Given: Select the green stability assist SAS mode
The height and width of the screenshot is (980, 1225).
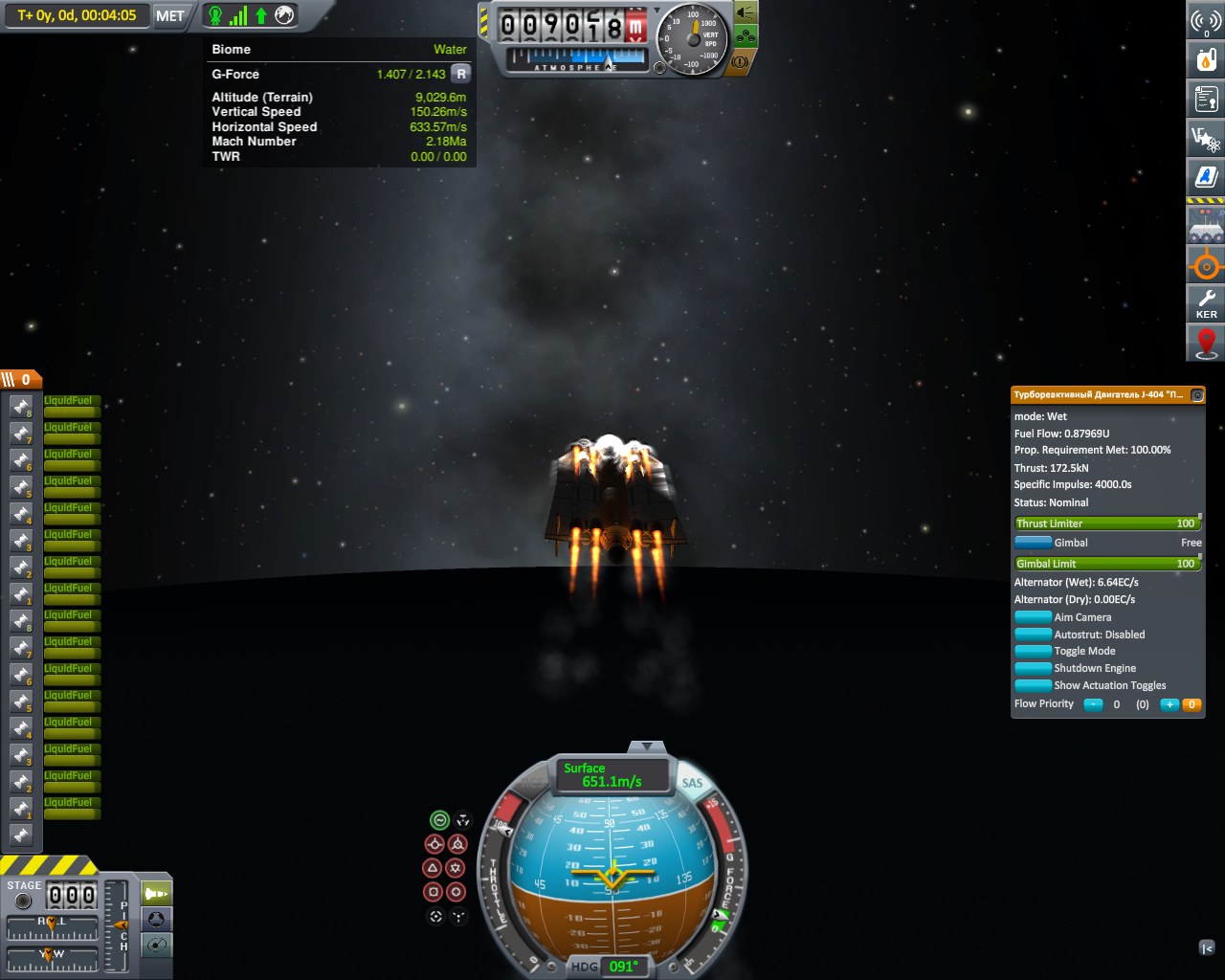Looking at the screenshot, I should (439, 820).
